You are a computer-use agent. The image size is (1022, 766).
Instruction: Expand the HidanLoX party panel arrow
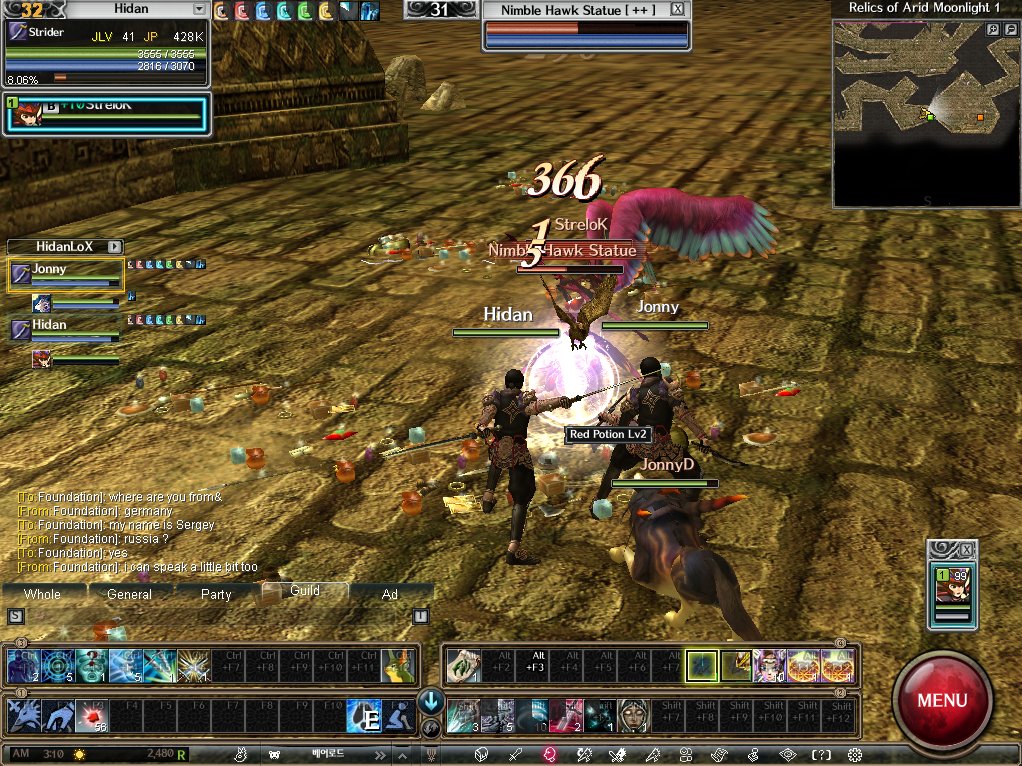115,246
